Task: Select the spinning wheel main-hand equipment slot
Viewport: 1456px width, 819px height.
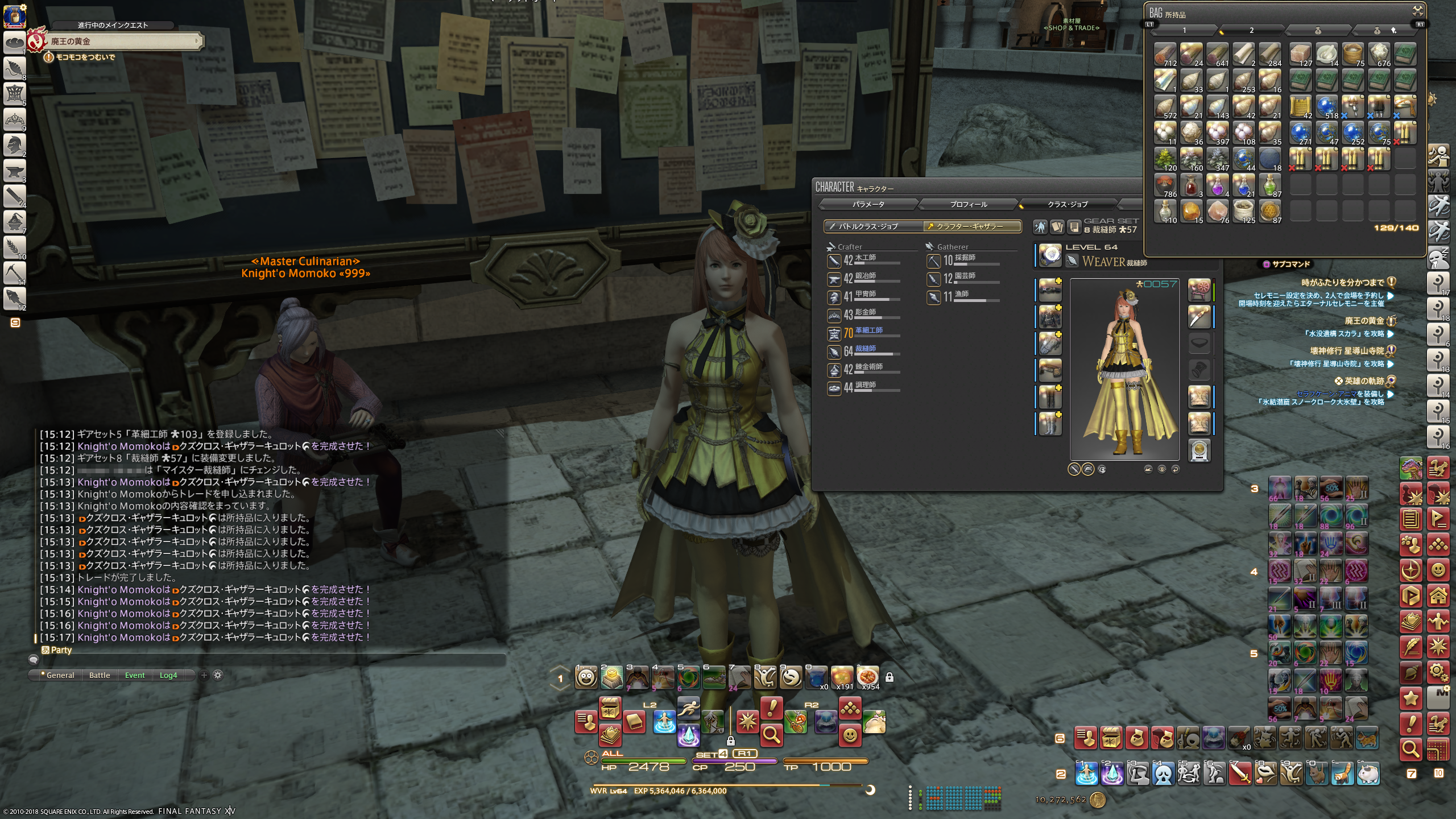Action: click(x=1199, y=290)
